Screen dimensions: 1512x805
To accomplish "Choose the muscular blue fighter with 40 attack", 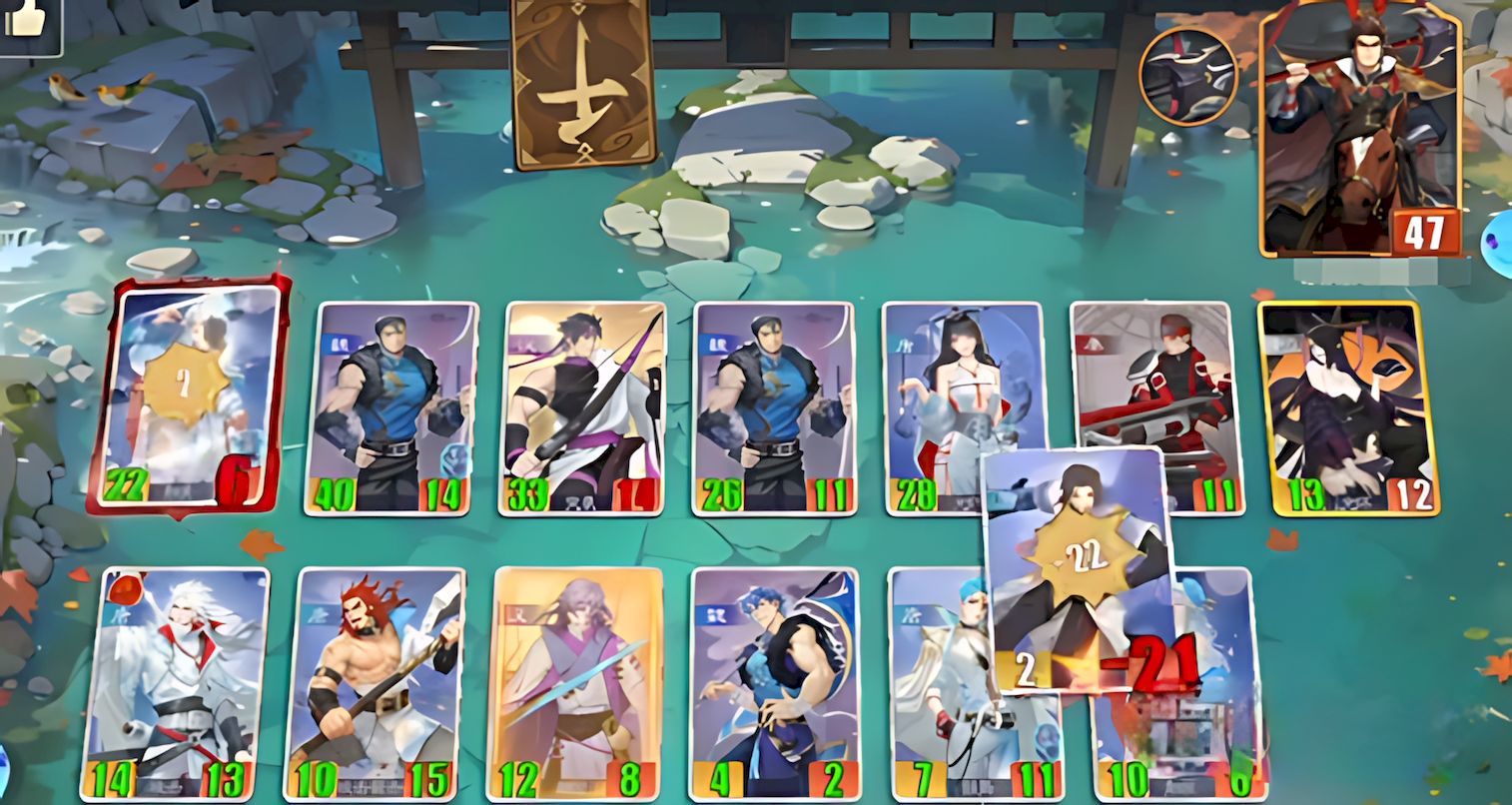I will click(391, 407).
